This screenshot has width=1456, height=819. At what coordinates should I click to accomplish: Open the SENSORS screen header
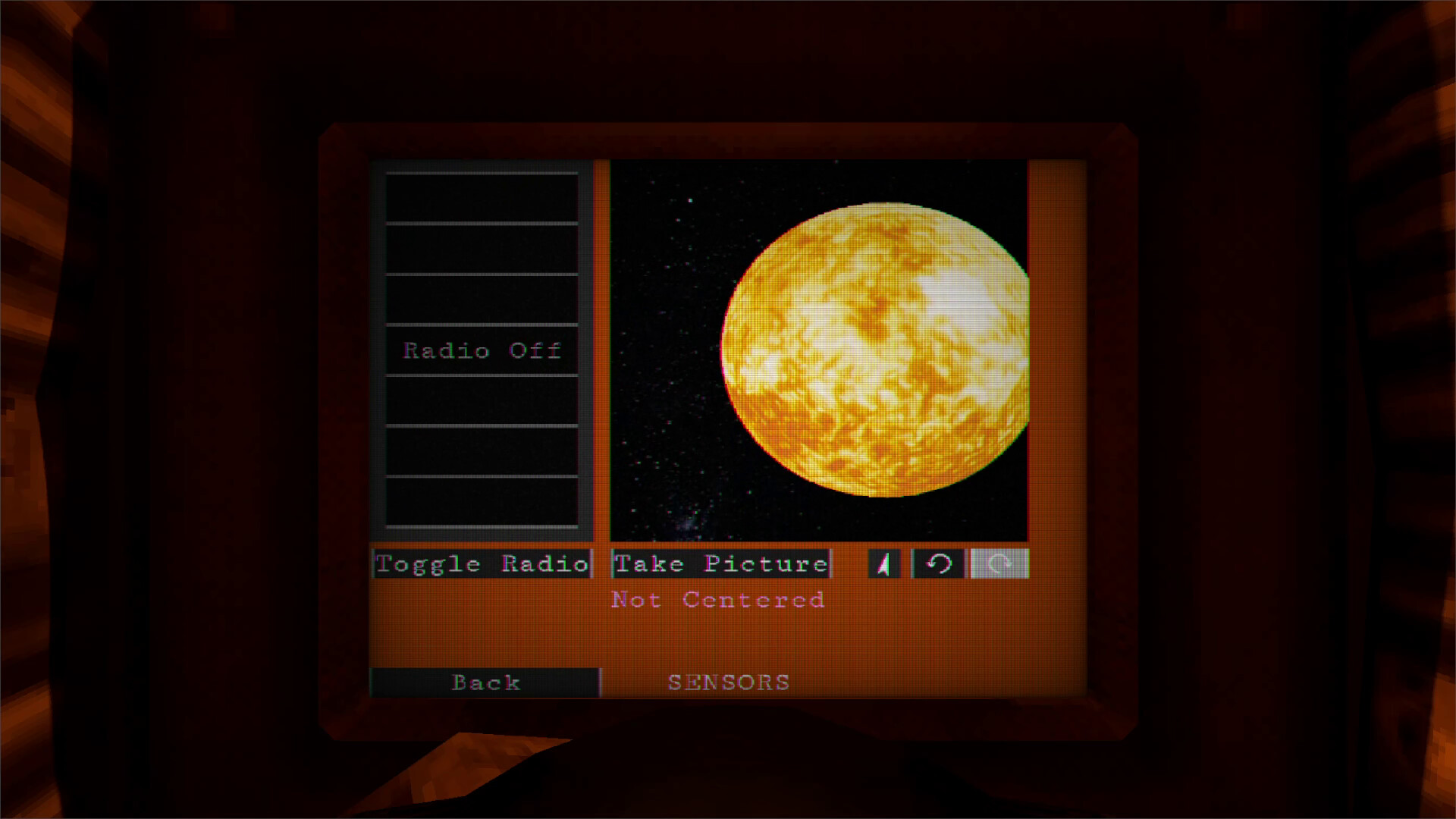pyautogui.click(x=727, y=682)
